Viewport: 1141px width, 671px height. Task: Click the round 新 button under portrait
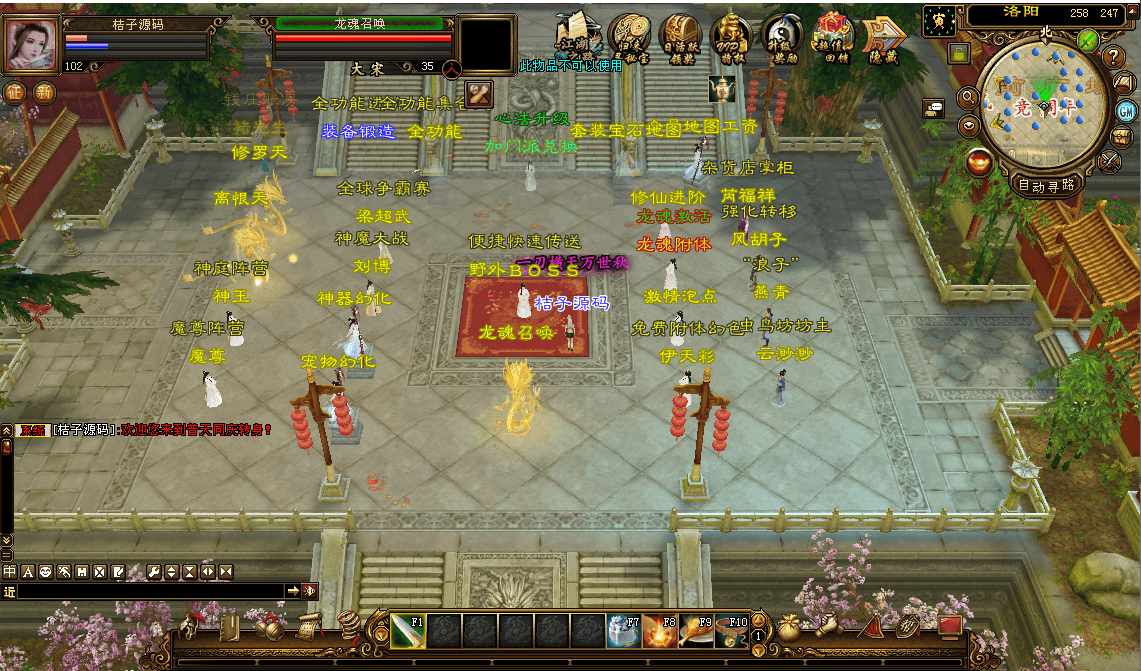point(45,92)
